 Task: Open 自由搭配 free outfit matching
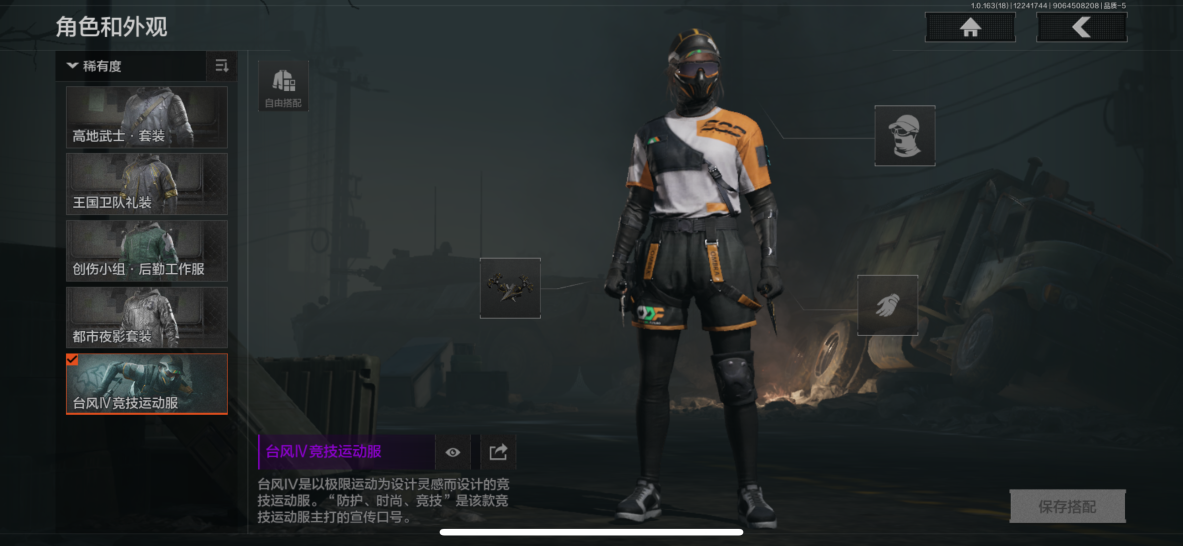pos(283,85)
